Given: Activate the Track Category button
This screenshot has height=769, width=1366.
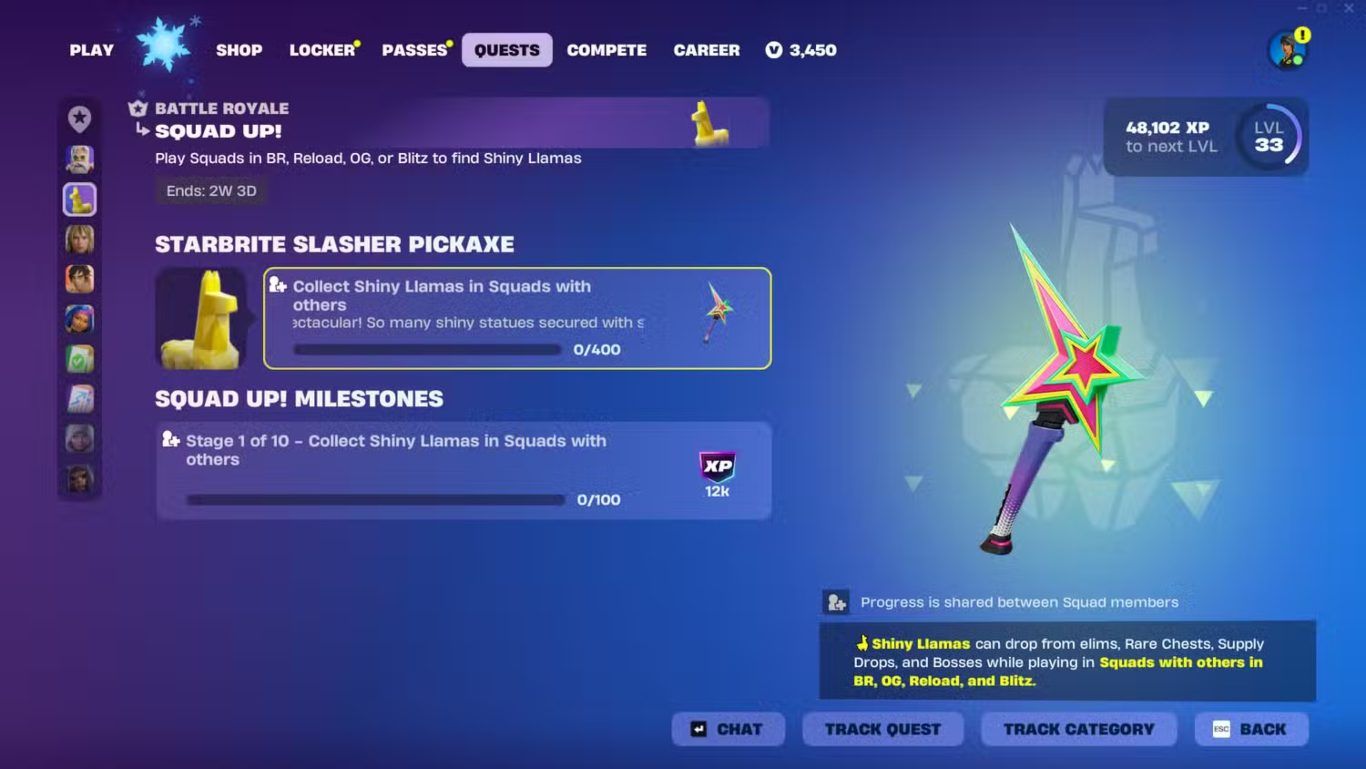Looking at the screenshot, I should point(1078,729).
